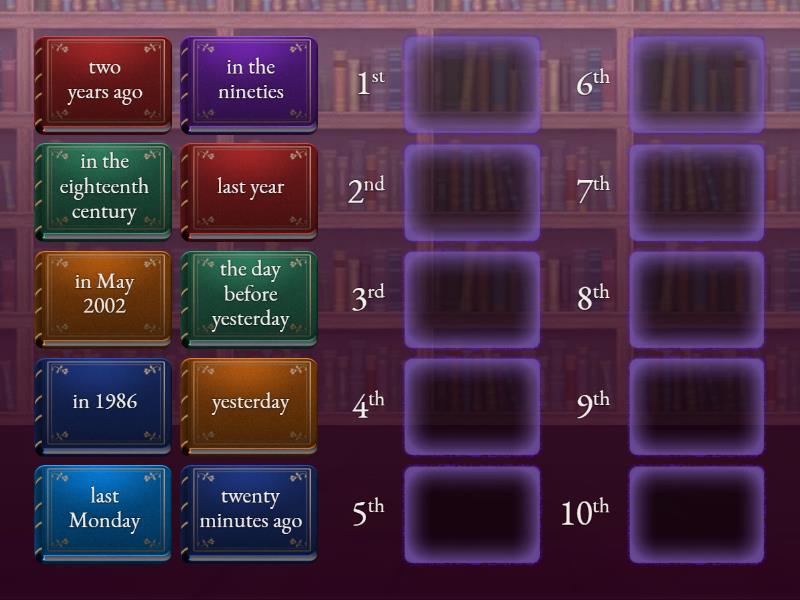Click the empty 5th rank slot

point(472,512)
